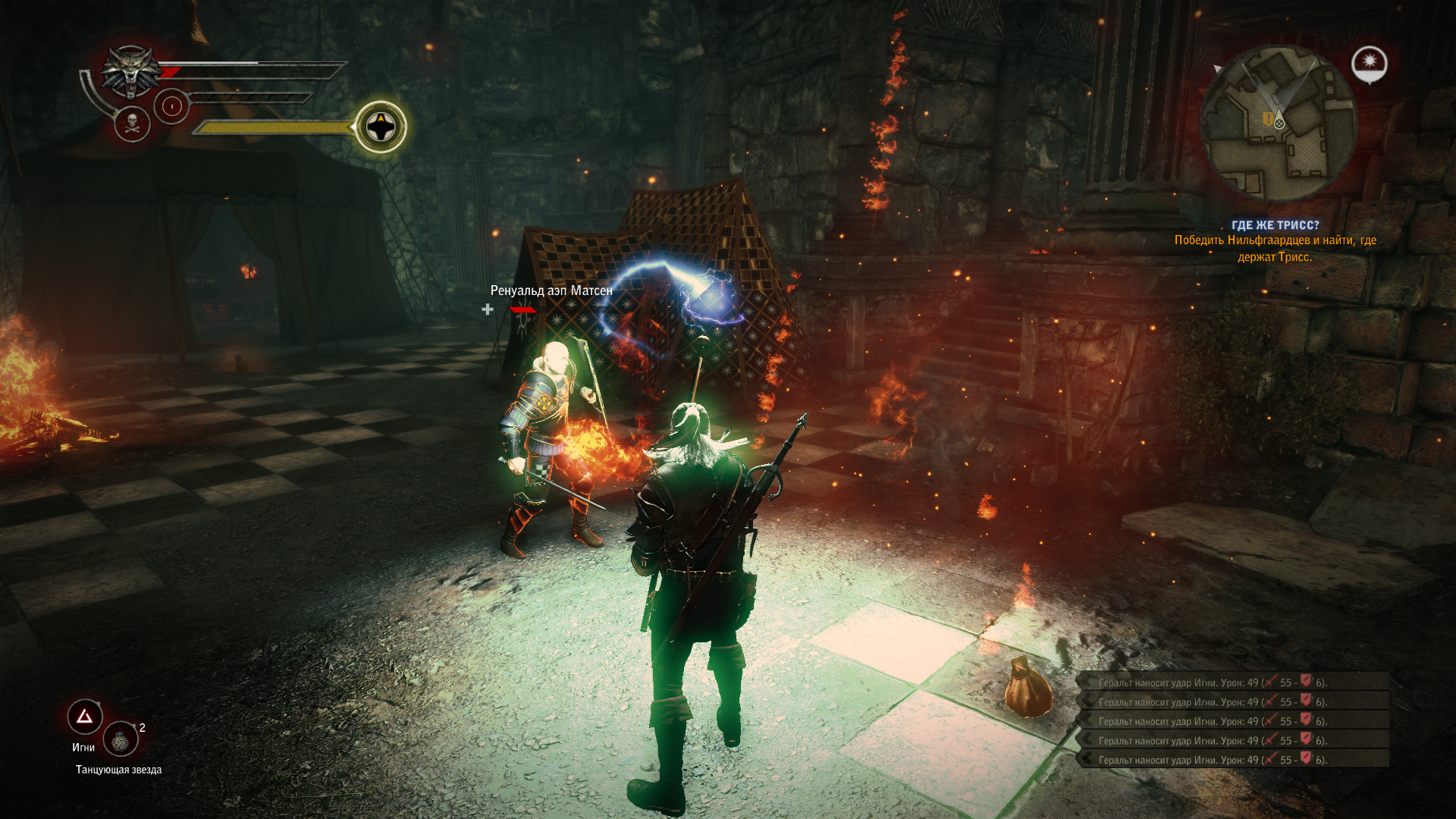Screen dimensions: 1456x819
Task: Click the speech bubble notification icon
Action: coord(1369,64)
